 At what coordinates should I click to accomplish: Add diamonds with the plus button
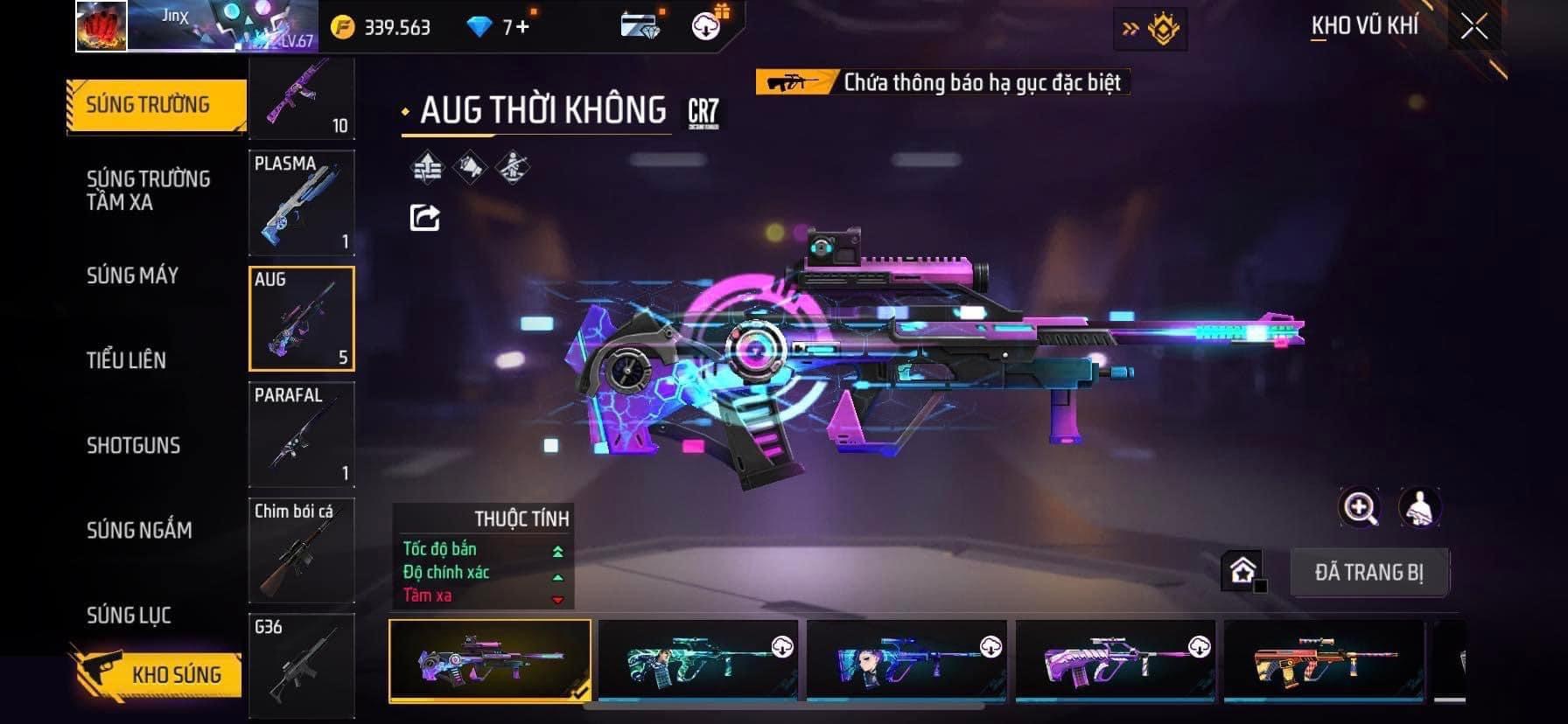coord(523,27)
